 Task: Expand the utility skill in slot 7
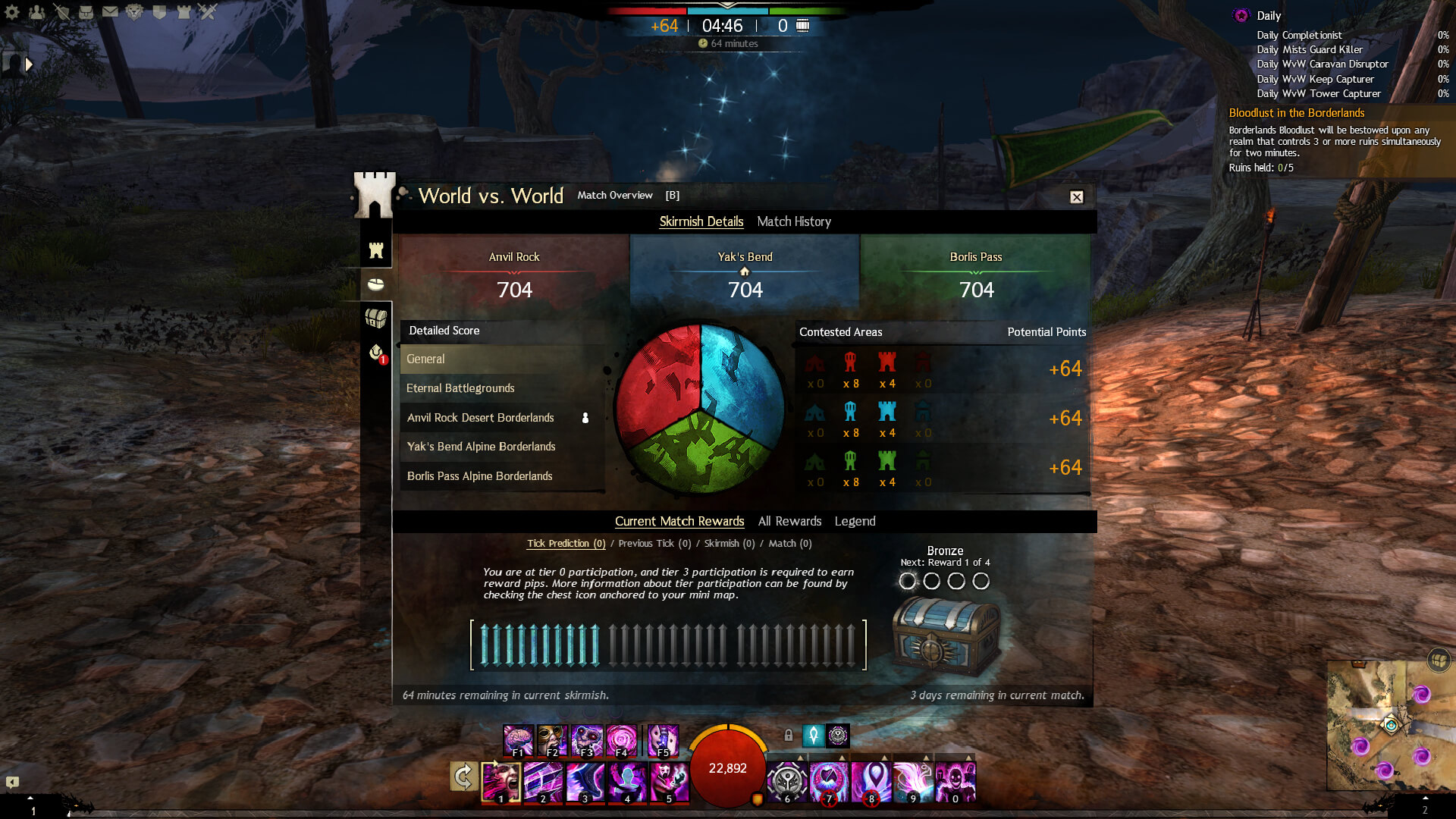(842, 758)
